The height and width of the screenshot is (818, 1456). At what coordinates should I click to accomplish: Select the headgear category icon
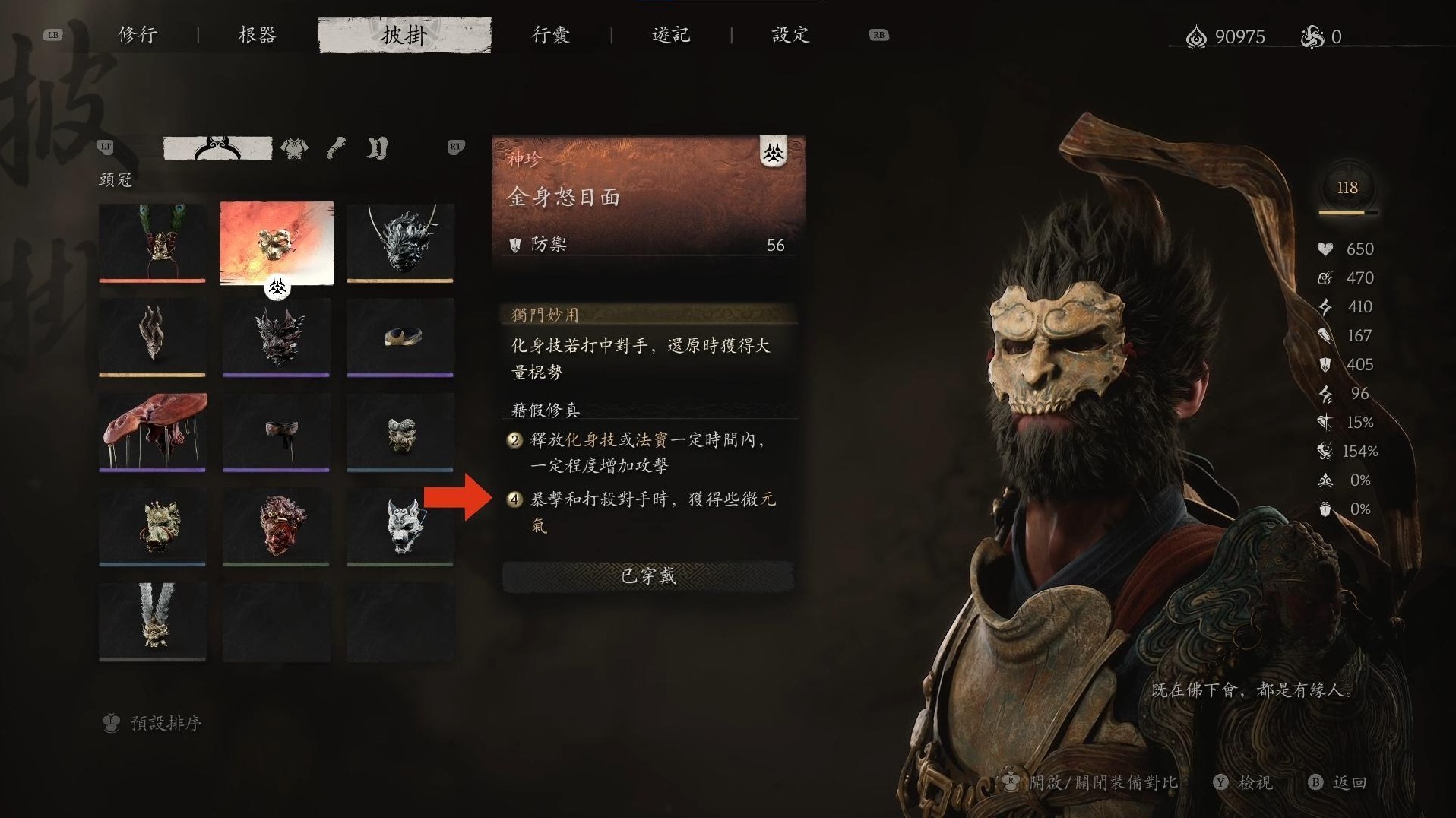(217, 147)
